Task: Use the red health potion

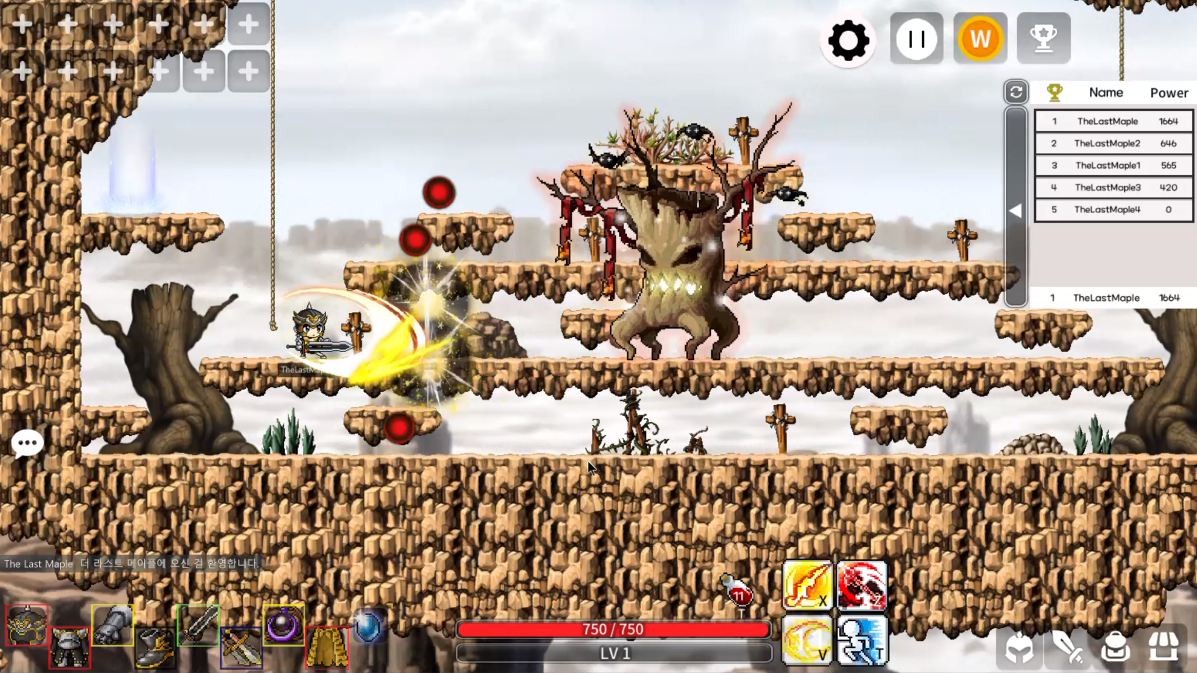Action: [738, 592]
